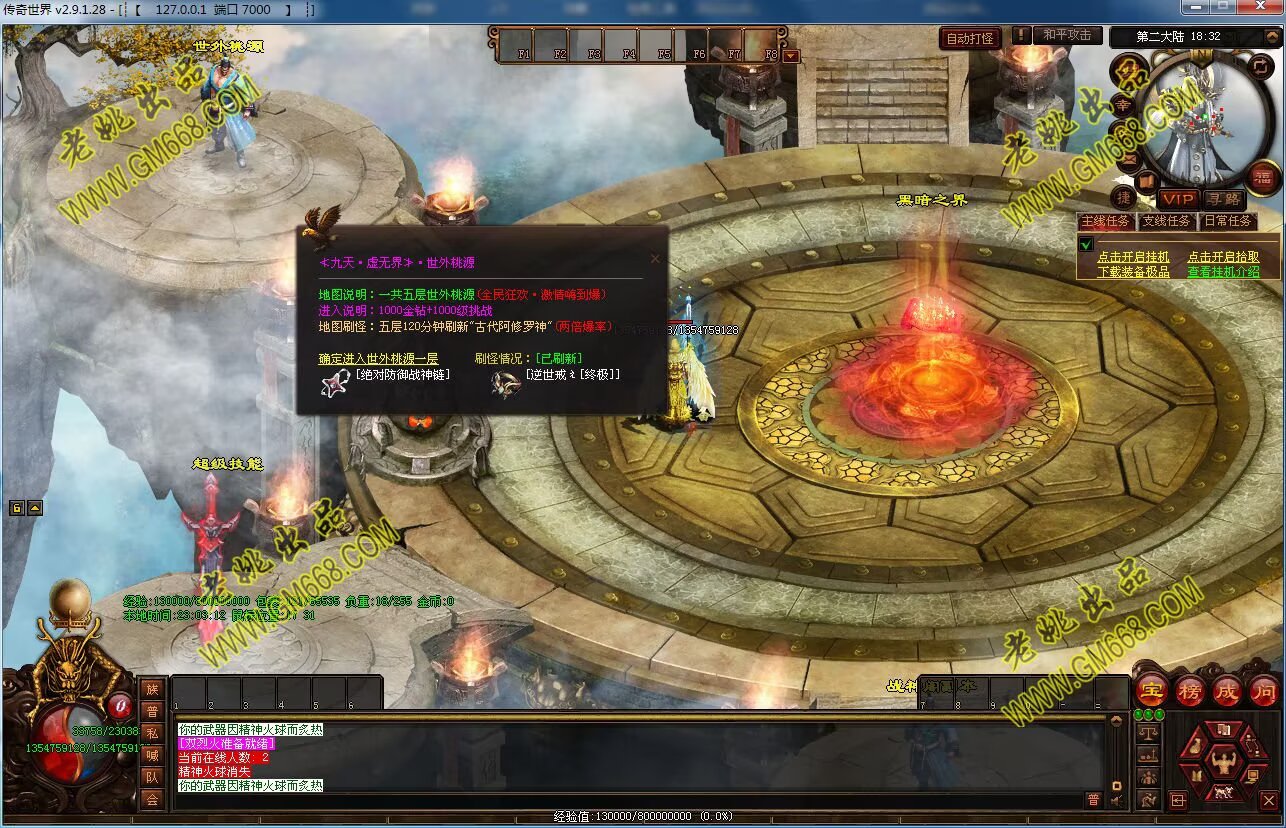The width and height of the screenshot is (1286, 828).
Task: Click the 福 welfare button near minimap
Action: point(1265,178)
